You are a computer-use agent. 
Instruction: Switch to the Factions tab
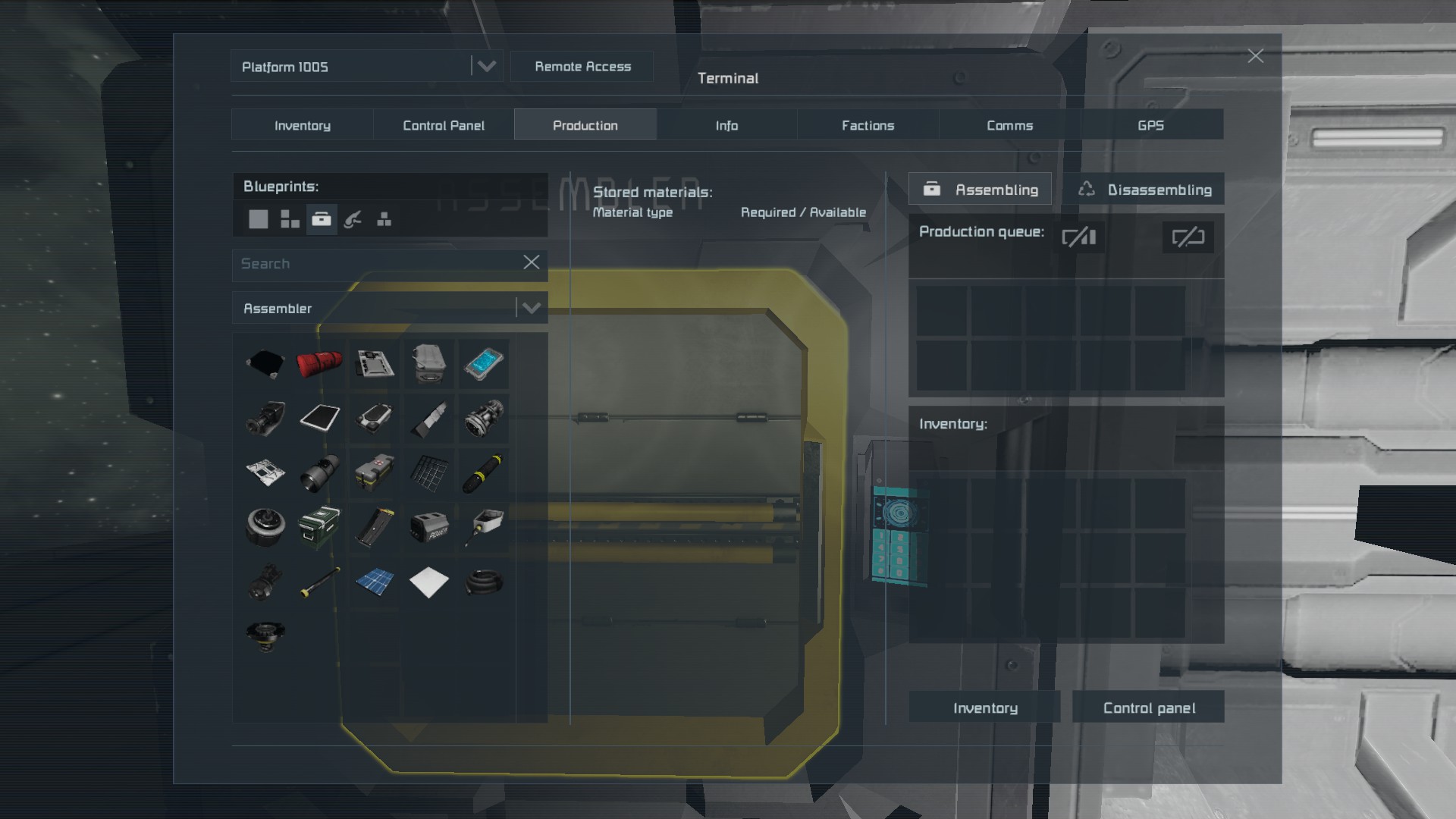pyautogui.click(x=868, y=125)
